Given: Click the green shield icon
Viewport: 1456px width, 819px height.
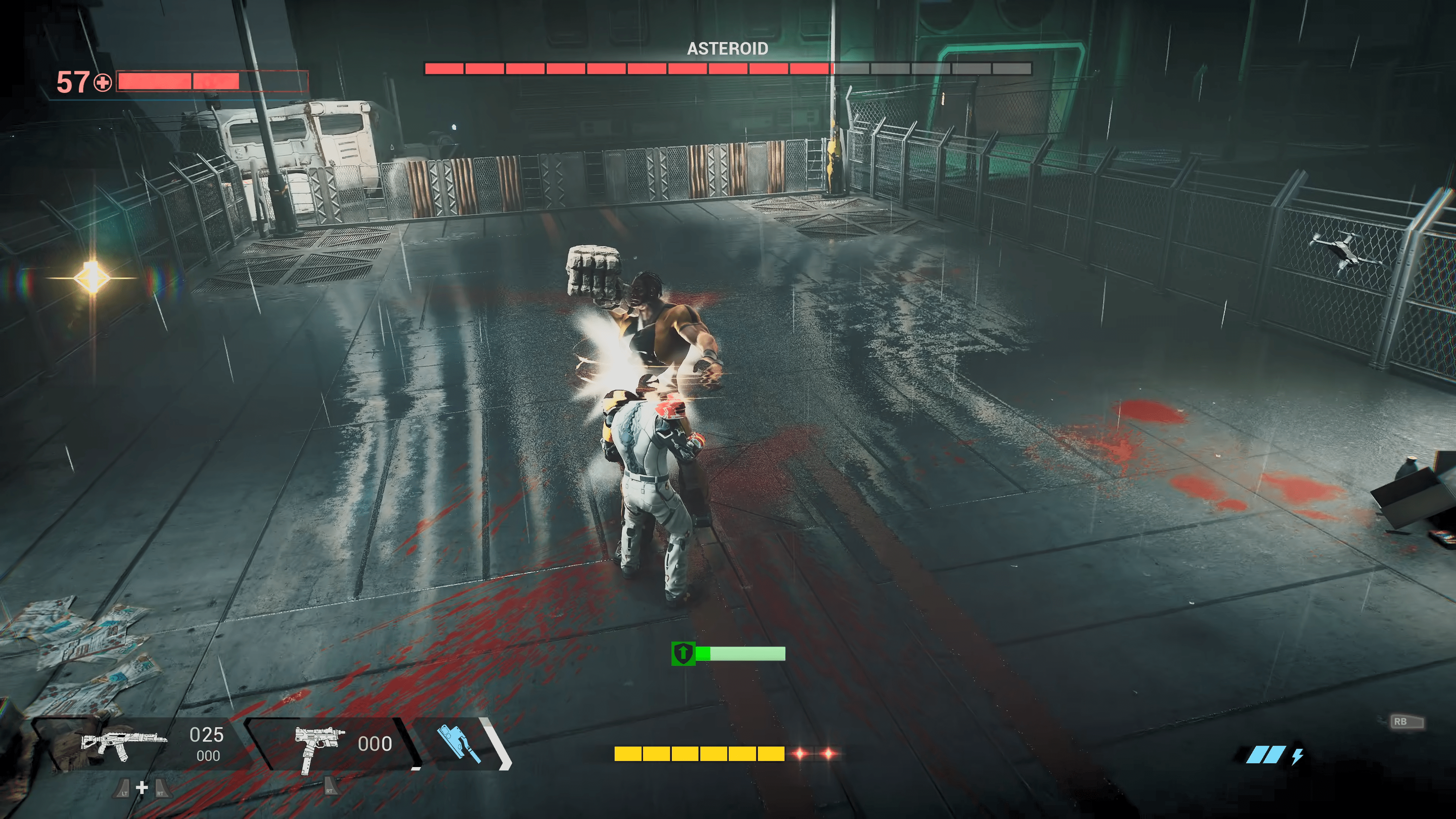Looking at the screenshot, I should pyautogui.click(x=683, y=653).
